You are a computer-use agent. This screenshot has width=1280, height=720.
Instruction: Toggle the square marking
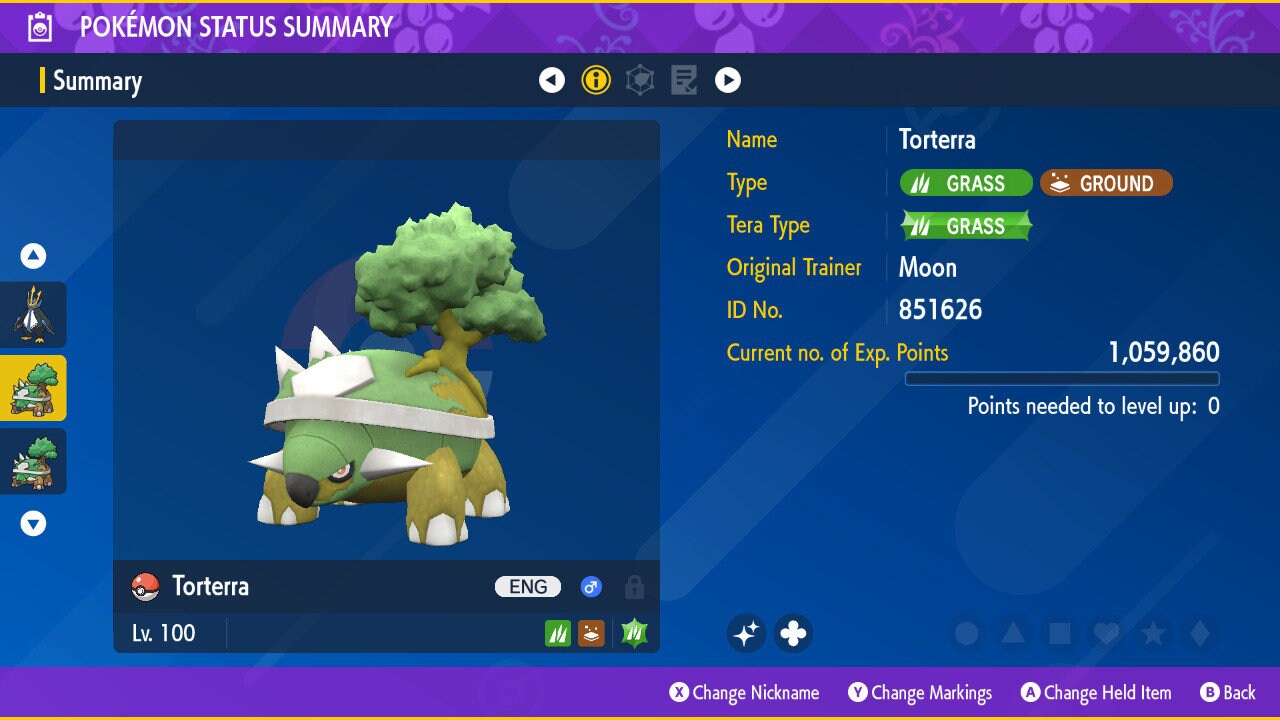(1060, 633)
